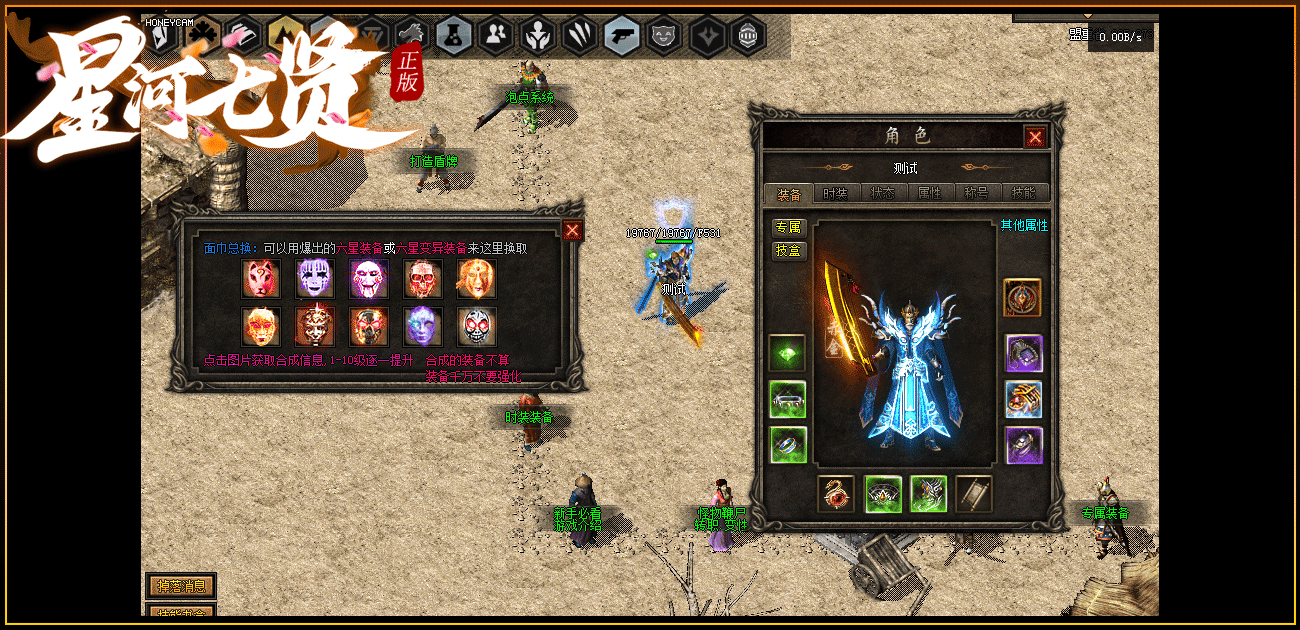The height and width of the screenshot is (630, 1300).
Task: Show 其他属性 details
Action: pos(1024,226)
